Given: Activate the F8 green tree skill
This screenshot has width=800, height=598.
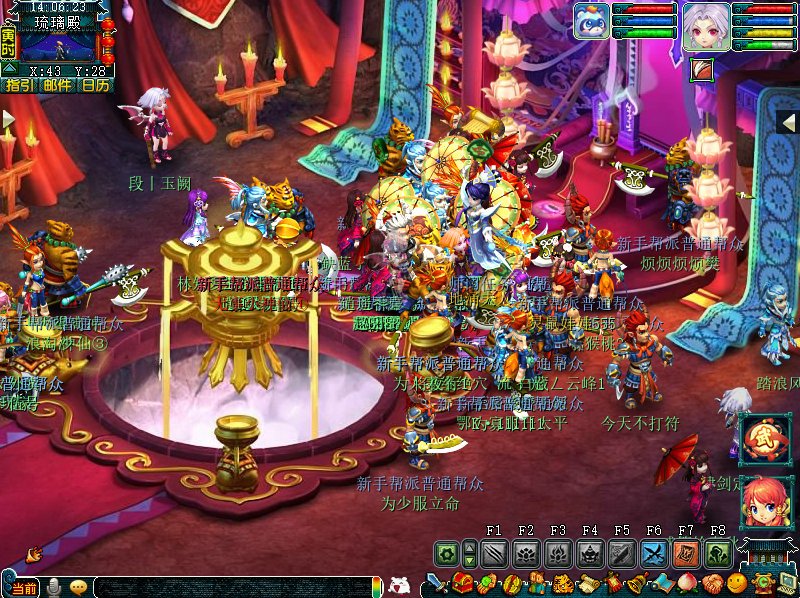Looking at the screenshot, I should (718, 553).
